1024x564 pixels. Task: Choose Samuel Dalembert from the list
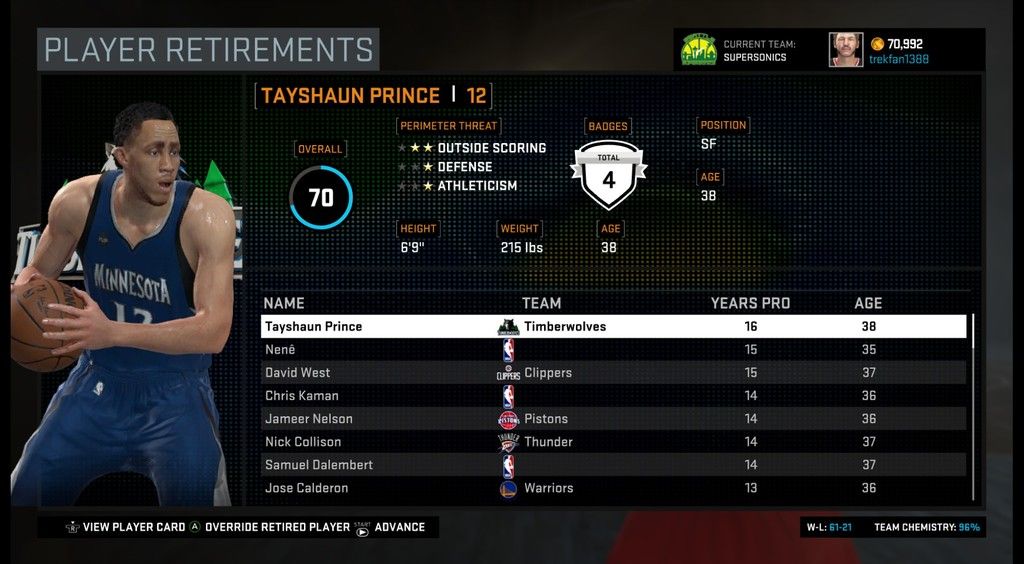point(612,465)
